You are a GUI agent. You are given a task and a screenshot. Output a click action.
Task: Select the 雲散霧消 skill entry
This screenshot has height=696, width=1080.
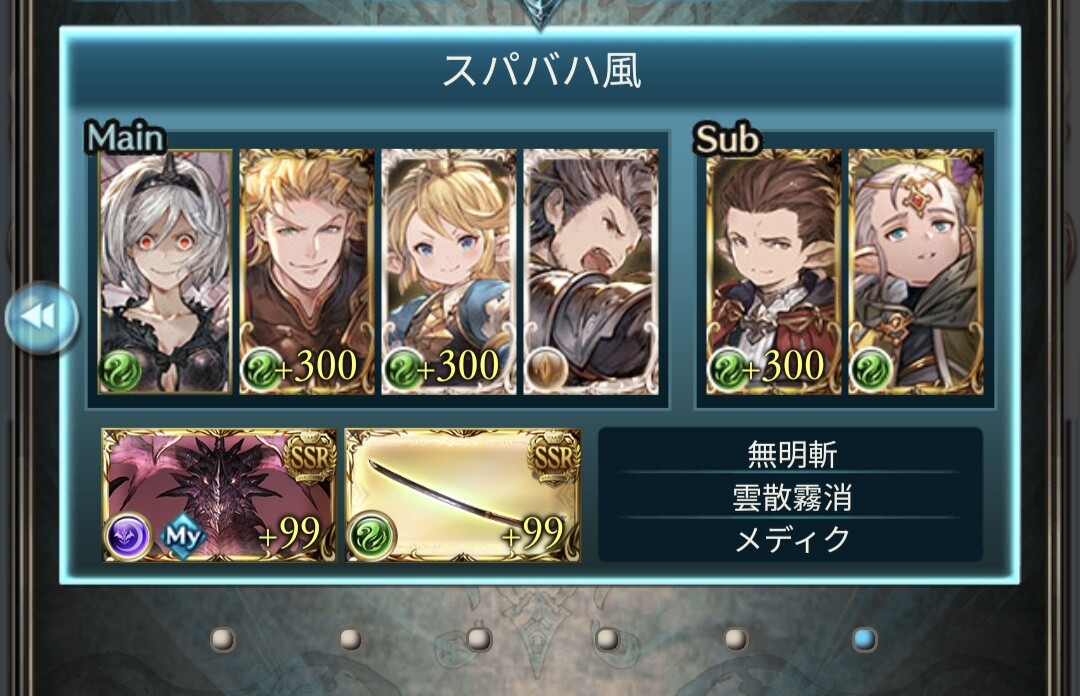791,497
